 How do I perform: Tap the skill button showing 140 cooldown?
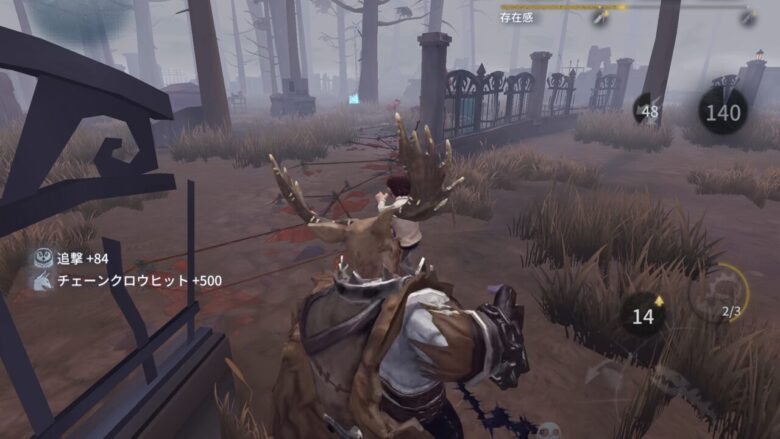(723, 110)
